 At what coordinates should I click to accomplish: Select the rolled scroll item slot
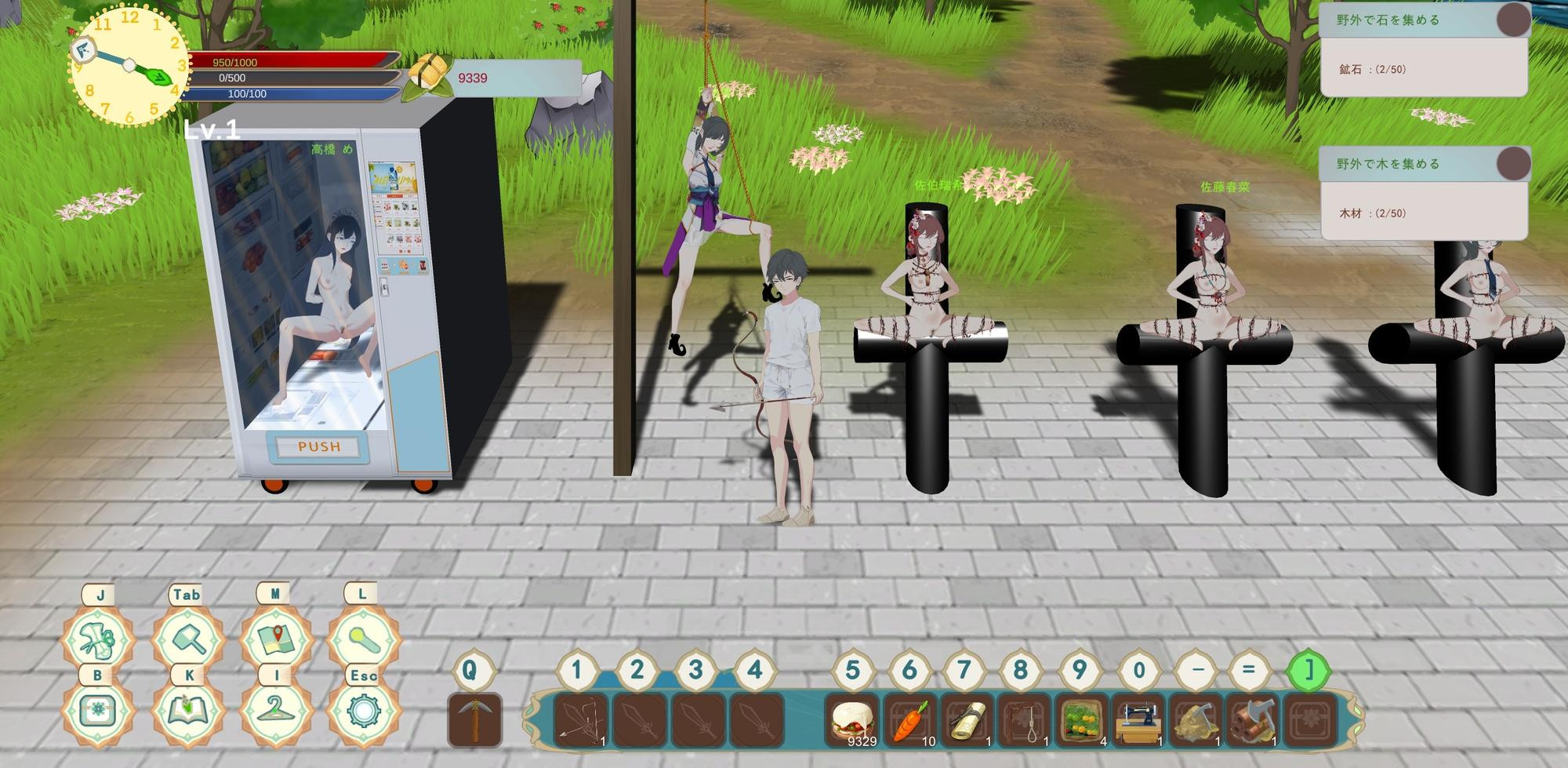point(967,719)
